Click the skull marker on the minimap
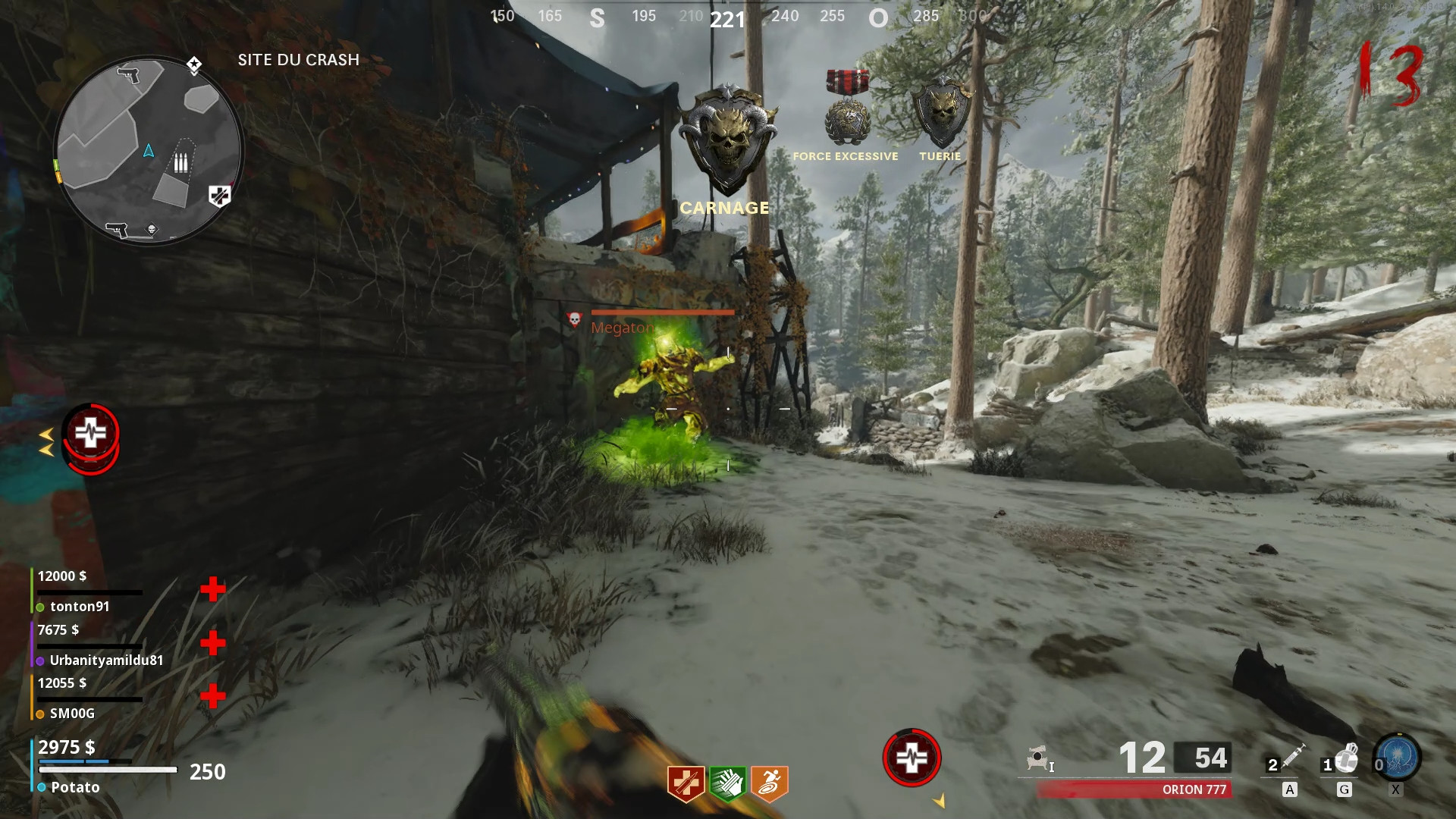 pyautogui.click(x=152, y=230)
